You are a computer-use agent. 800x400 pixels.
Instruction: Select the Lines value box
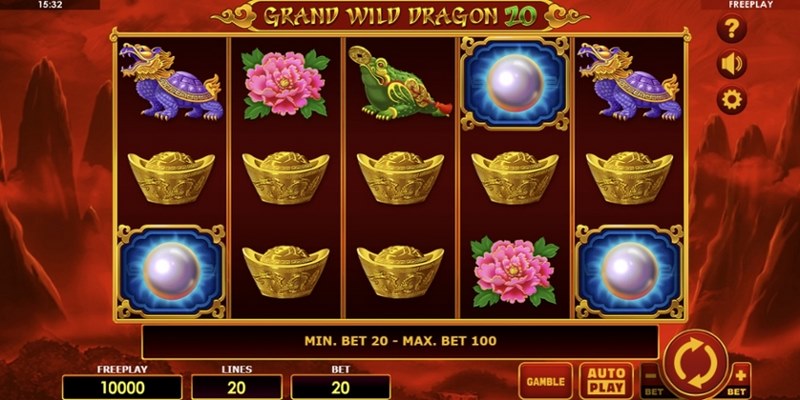coord(237,387)
